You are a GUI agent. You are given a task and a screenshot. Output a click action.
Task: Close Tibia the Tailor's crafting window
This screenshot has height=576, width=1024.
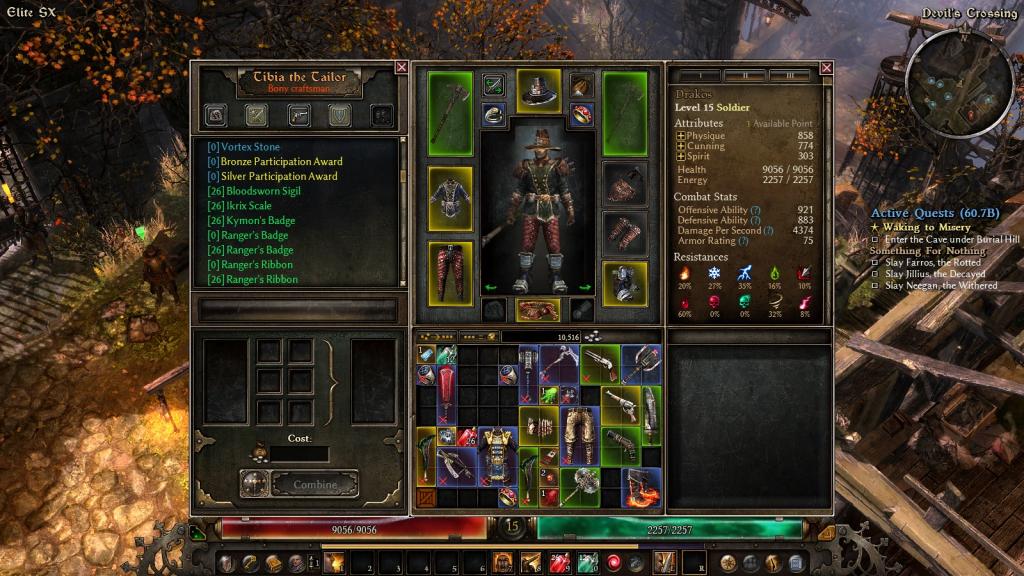pos(401,68)
